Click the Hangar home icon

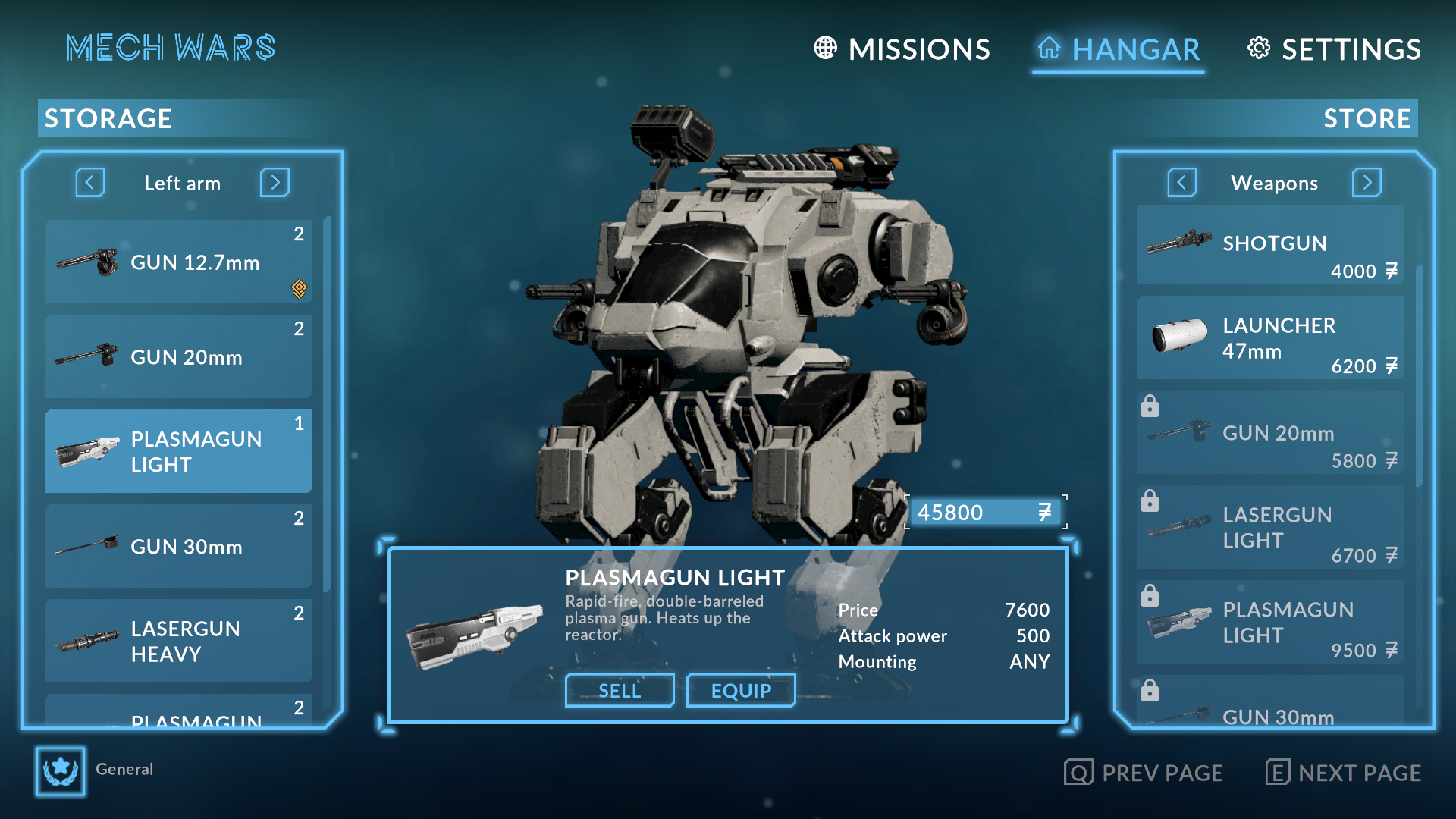(1050, 49)
